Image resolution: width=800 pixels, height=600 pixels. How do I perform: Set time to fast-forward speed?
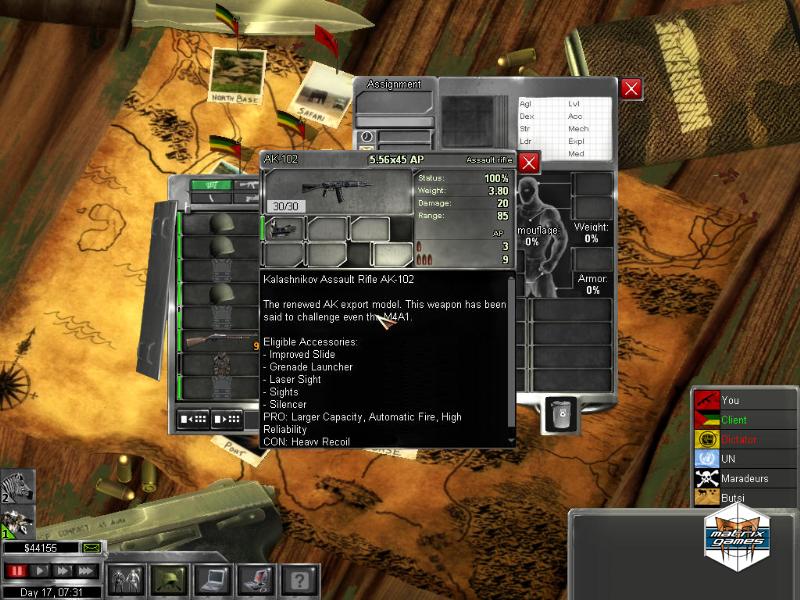64,571
